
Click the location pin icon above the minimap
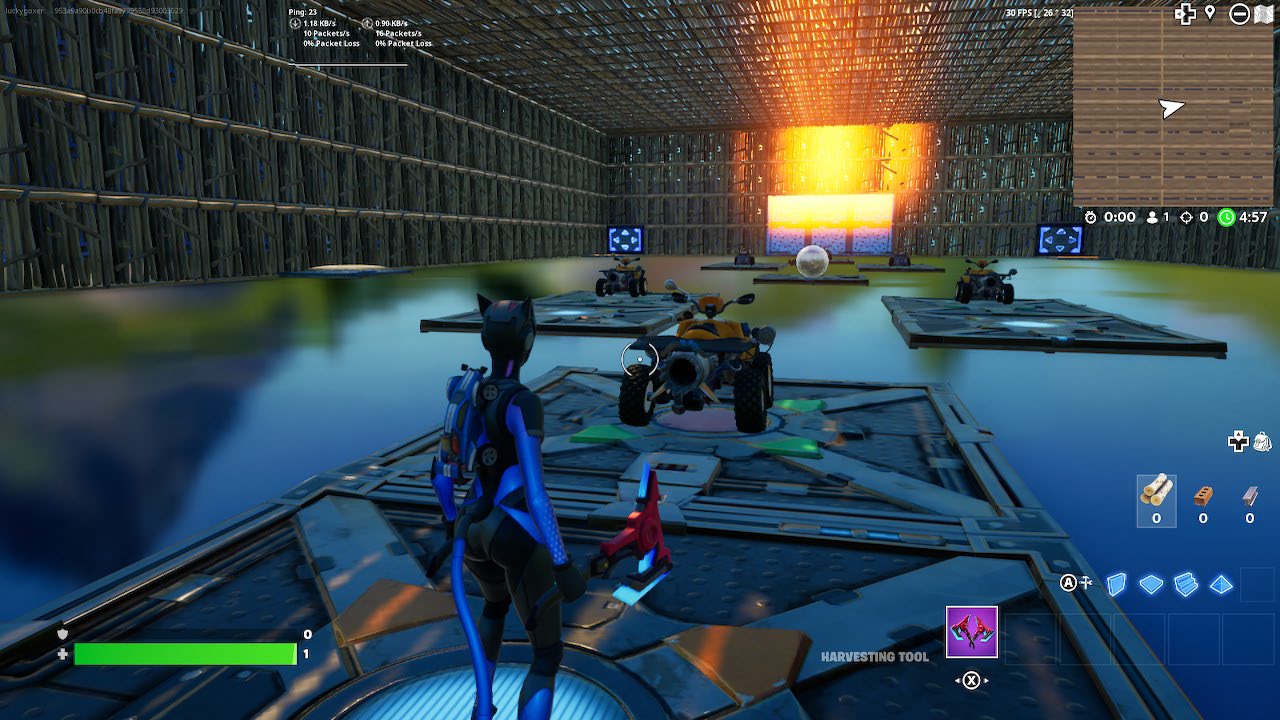click(x=1210, y=14)
